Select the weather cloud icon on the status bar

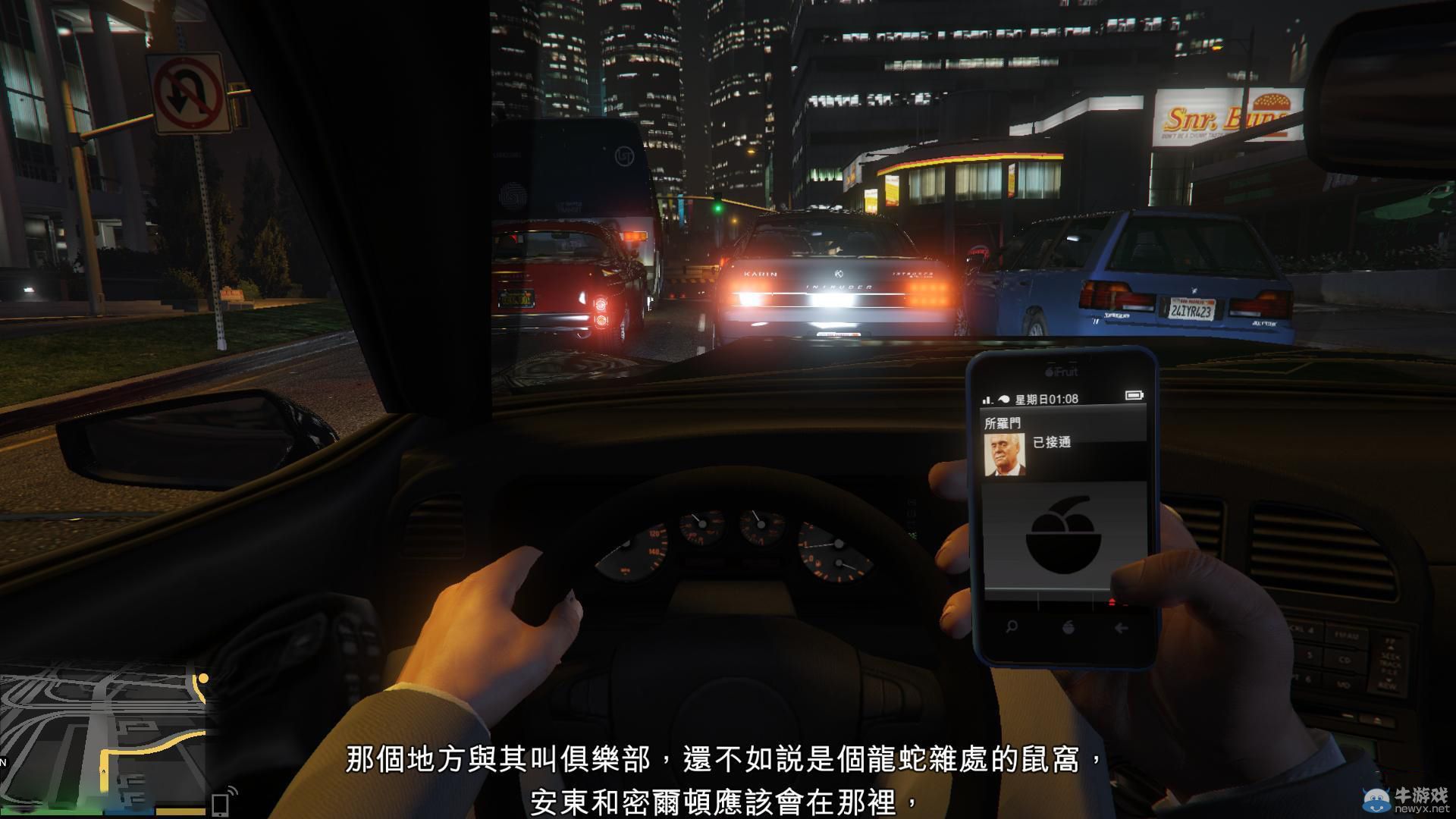1004,398
